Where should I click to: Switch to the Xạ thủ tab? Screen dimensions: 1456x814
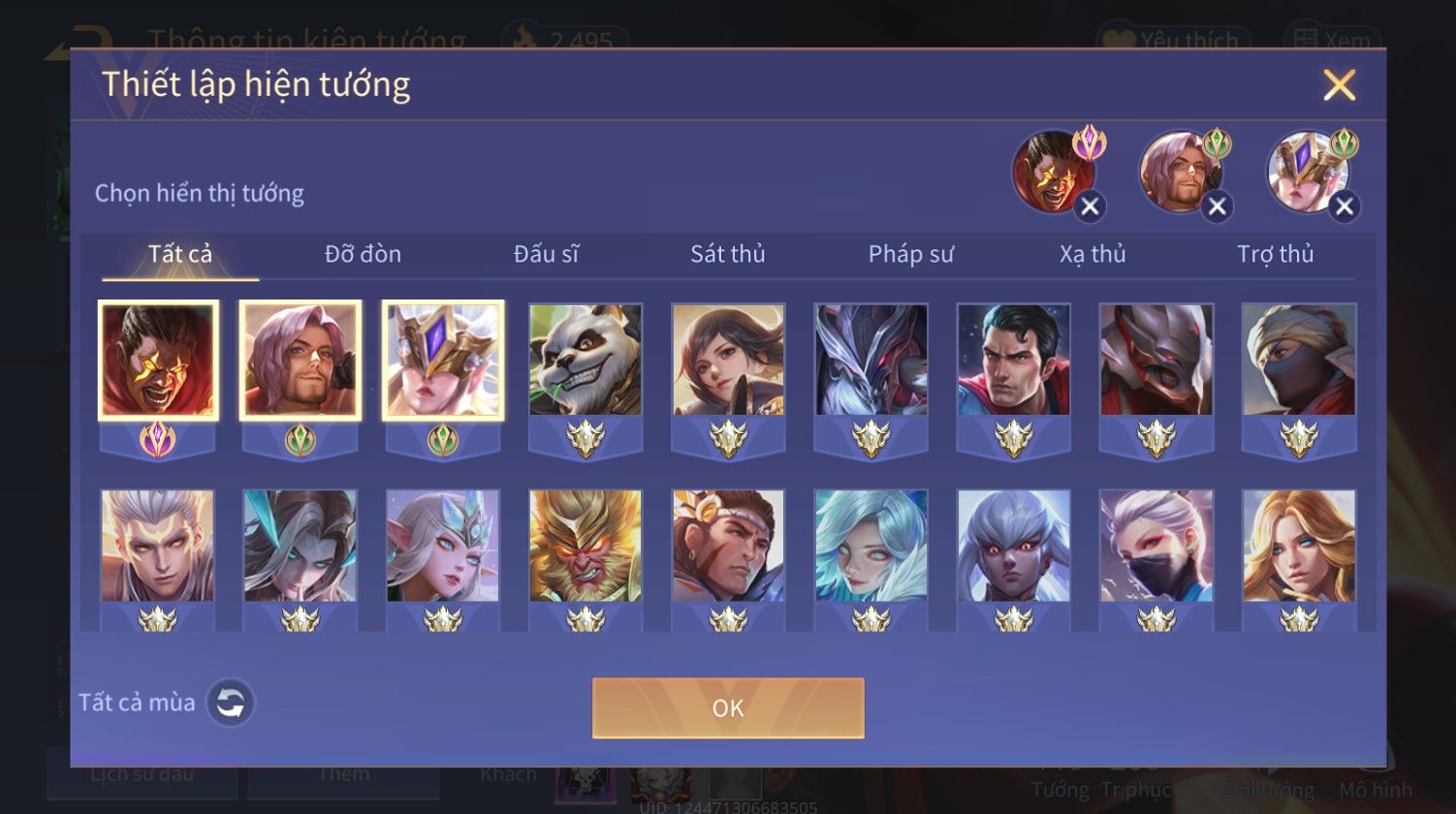point(1092,254)
